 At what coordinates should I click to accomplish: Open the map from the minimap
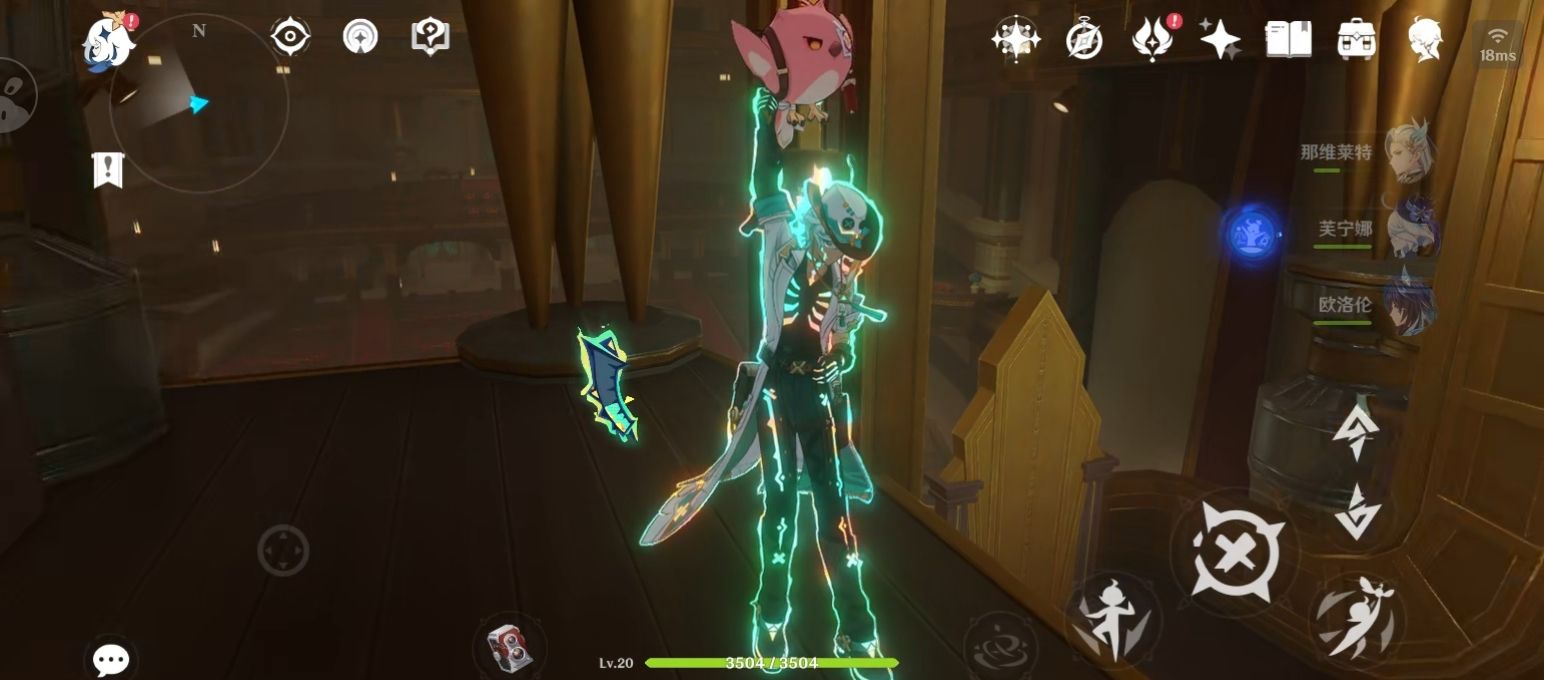(x=198, y=104)
